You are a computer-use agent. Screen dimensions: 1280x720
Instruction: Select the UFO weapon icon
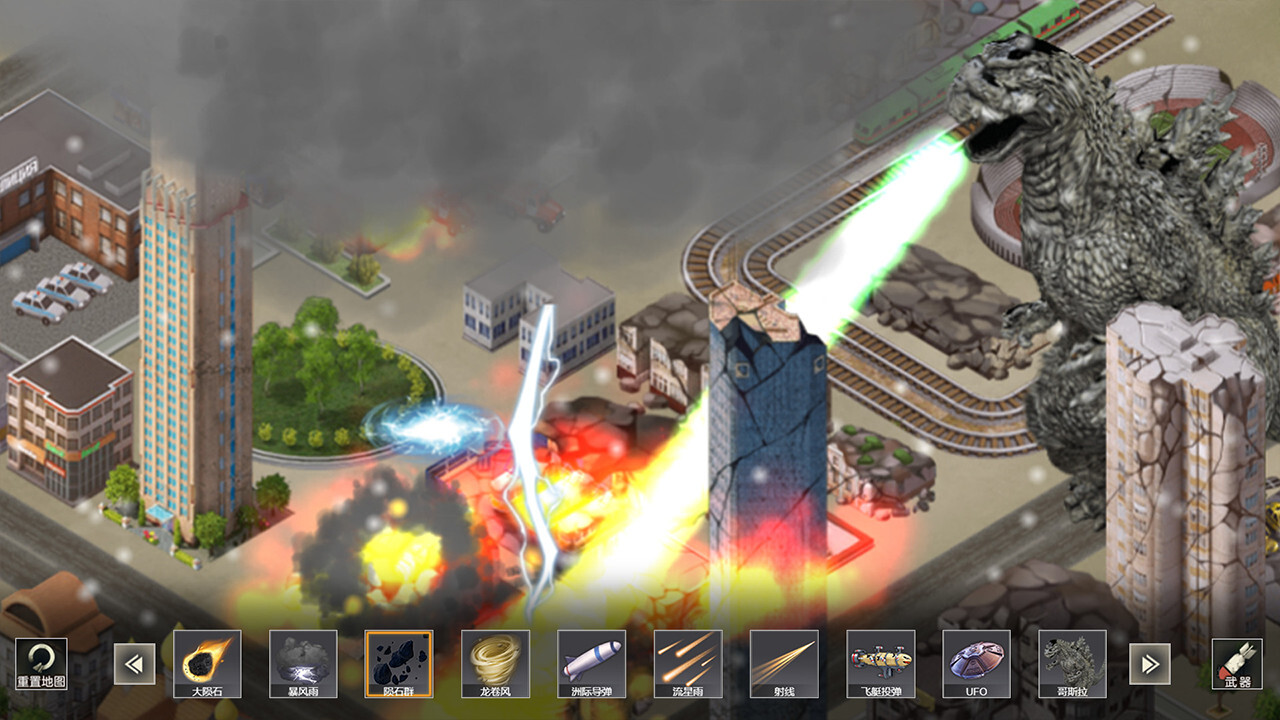(976, 663)
